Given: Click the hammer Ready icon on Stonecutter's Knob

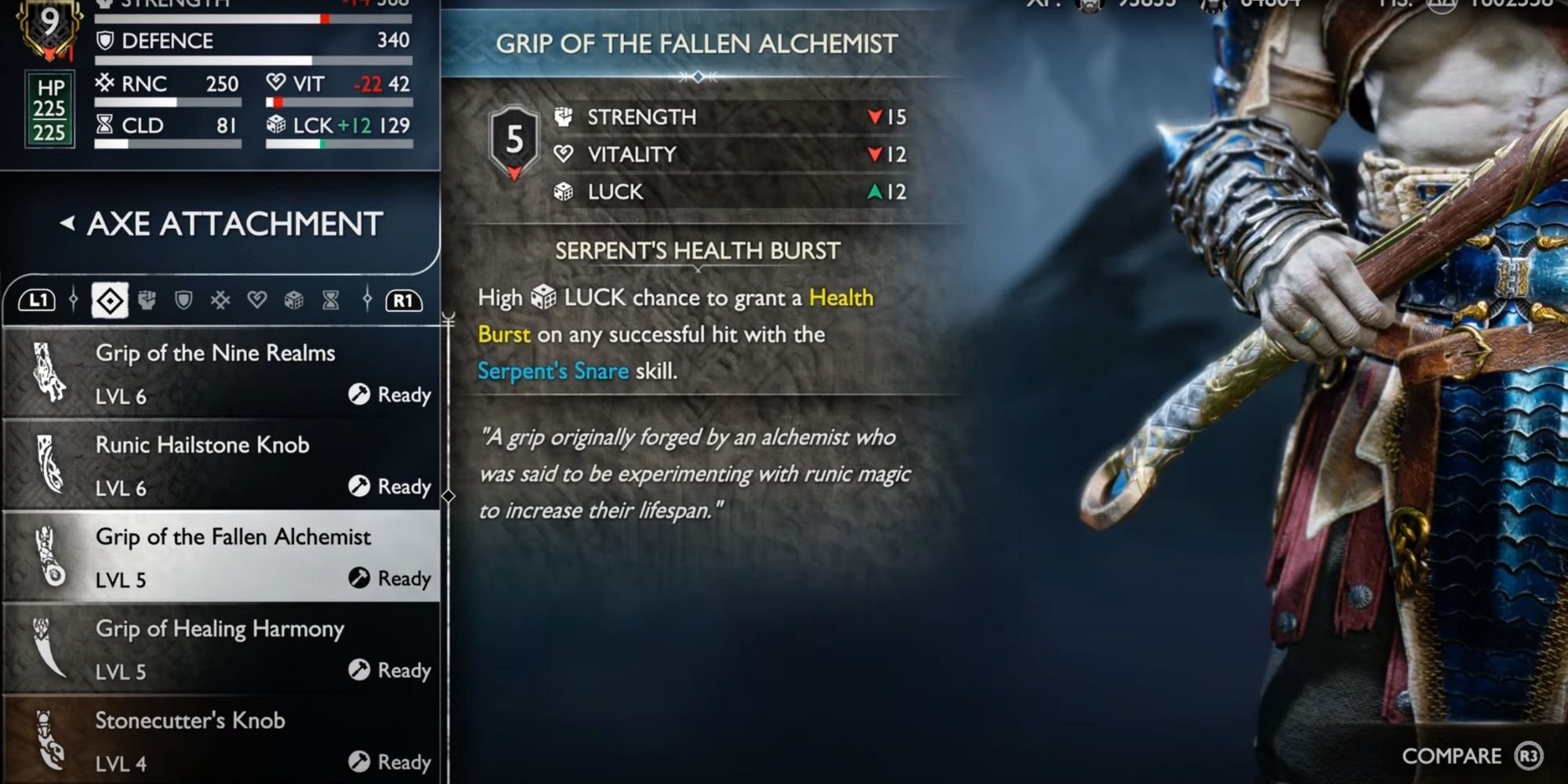Looking at the screenshot, I should click(361, 760).
